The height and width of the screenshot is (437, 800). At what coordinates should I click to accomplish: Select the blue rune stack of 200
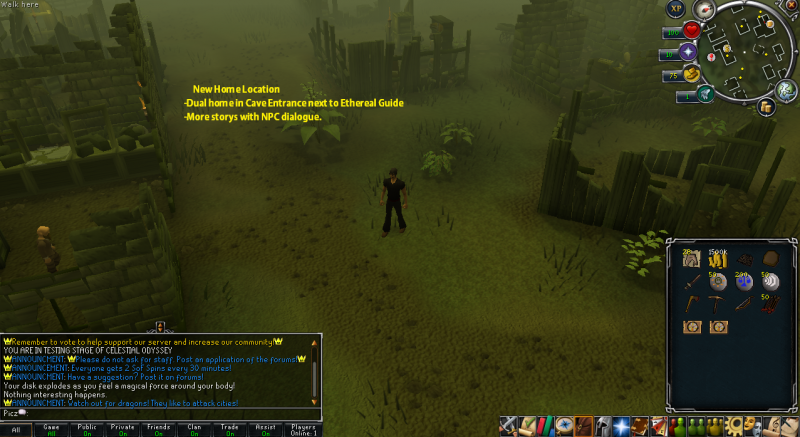(744, 282)
